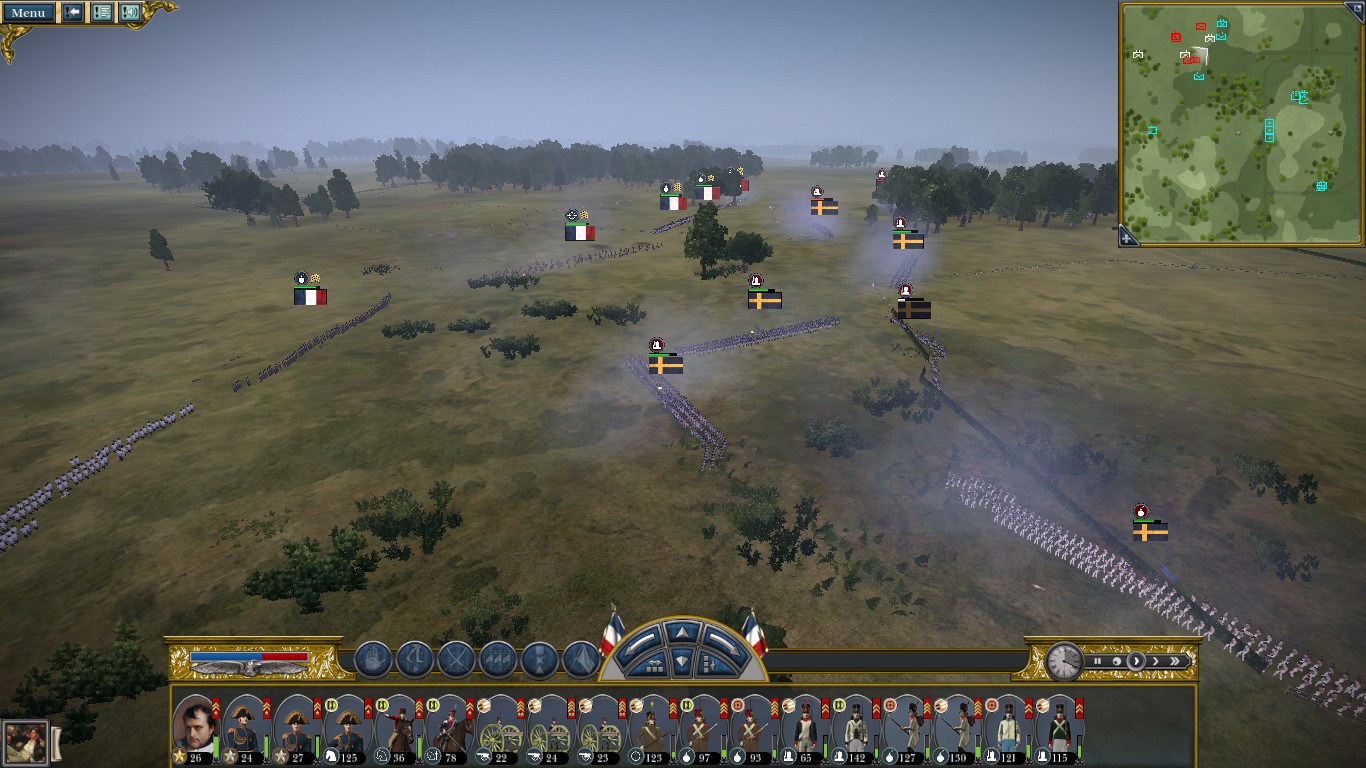Set battle speed to slow motion
The height and width of the screenshot is (768, 1366).
coord(1115,661)
